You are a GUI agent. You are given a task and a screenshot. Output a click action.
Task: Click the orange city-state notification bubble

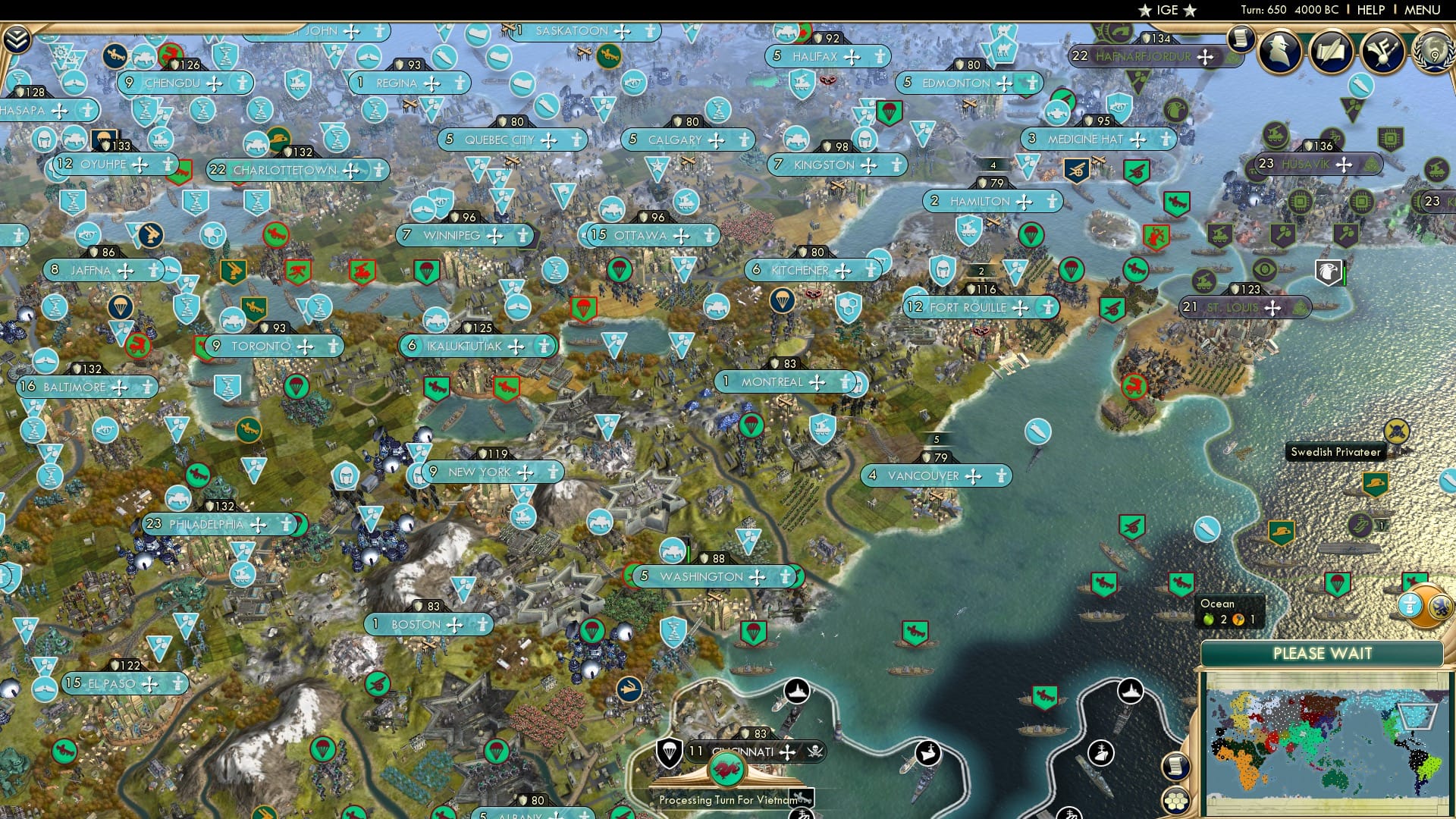[x=1424, y=605]
